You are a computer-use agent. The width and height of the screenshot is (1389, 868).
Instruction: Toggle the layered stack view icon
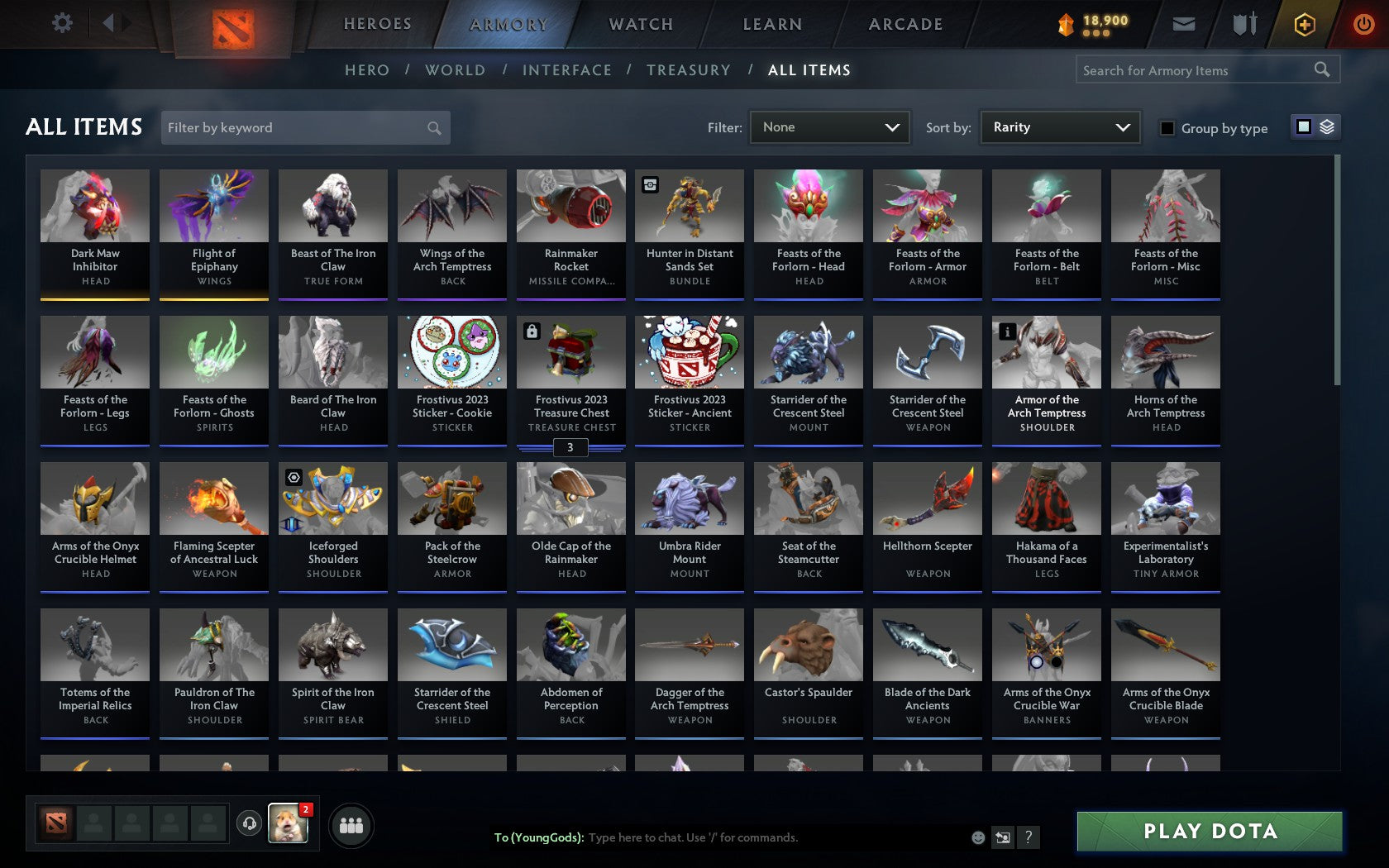pyautogui.click(x=1328, y=127)
